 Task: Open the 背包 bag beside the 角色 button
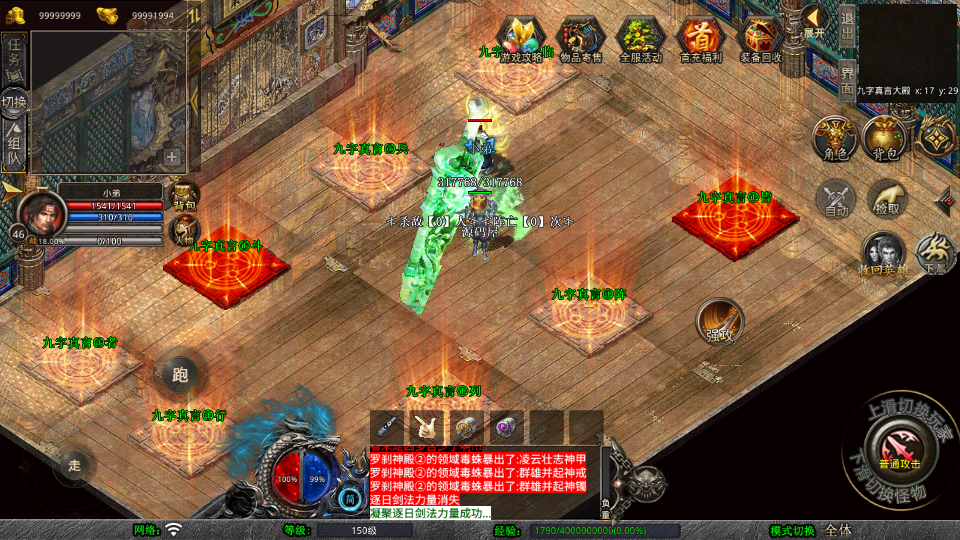[x=884, y=138]
